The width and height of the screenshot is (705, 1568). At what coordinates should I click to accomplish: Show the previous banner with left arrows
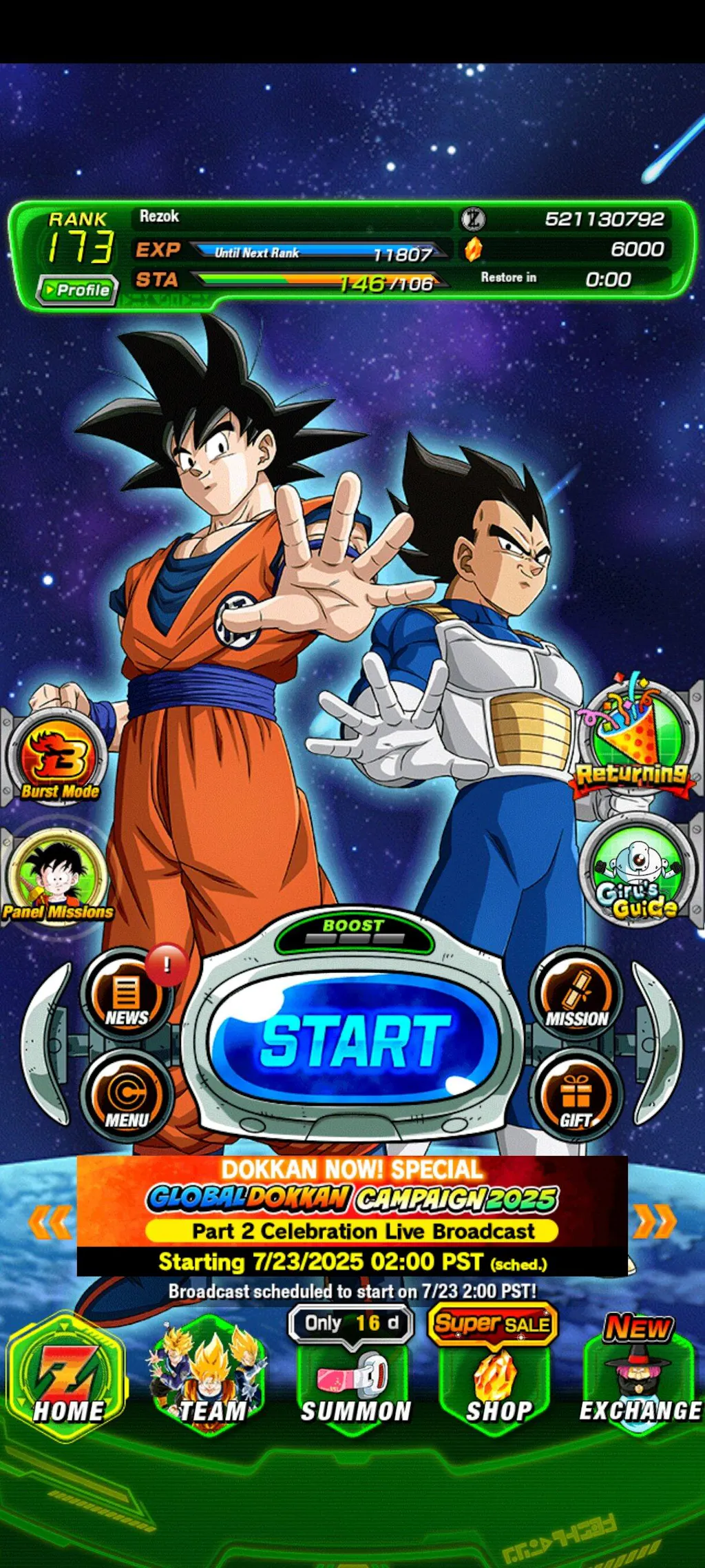pos(50,1221)
